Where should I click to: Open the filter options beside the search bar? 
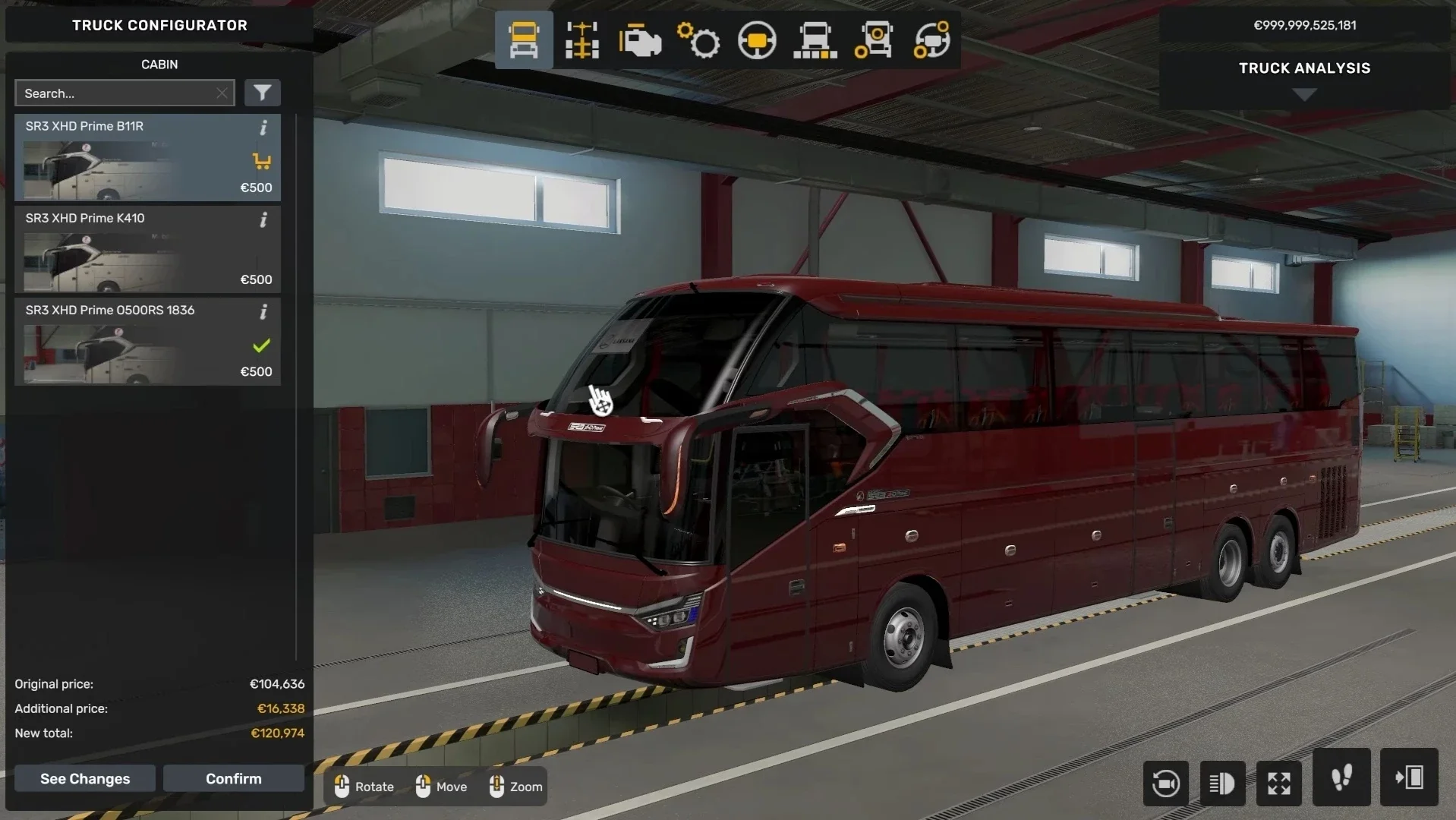click(x=263, y=92)
